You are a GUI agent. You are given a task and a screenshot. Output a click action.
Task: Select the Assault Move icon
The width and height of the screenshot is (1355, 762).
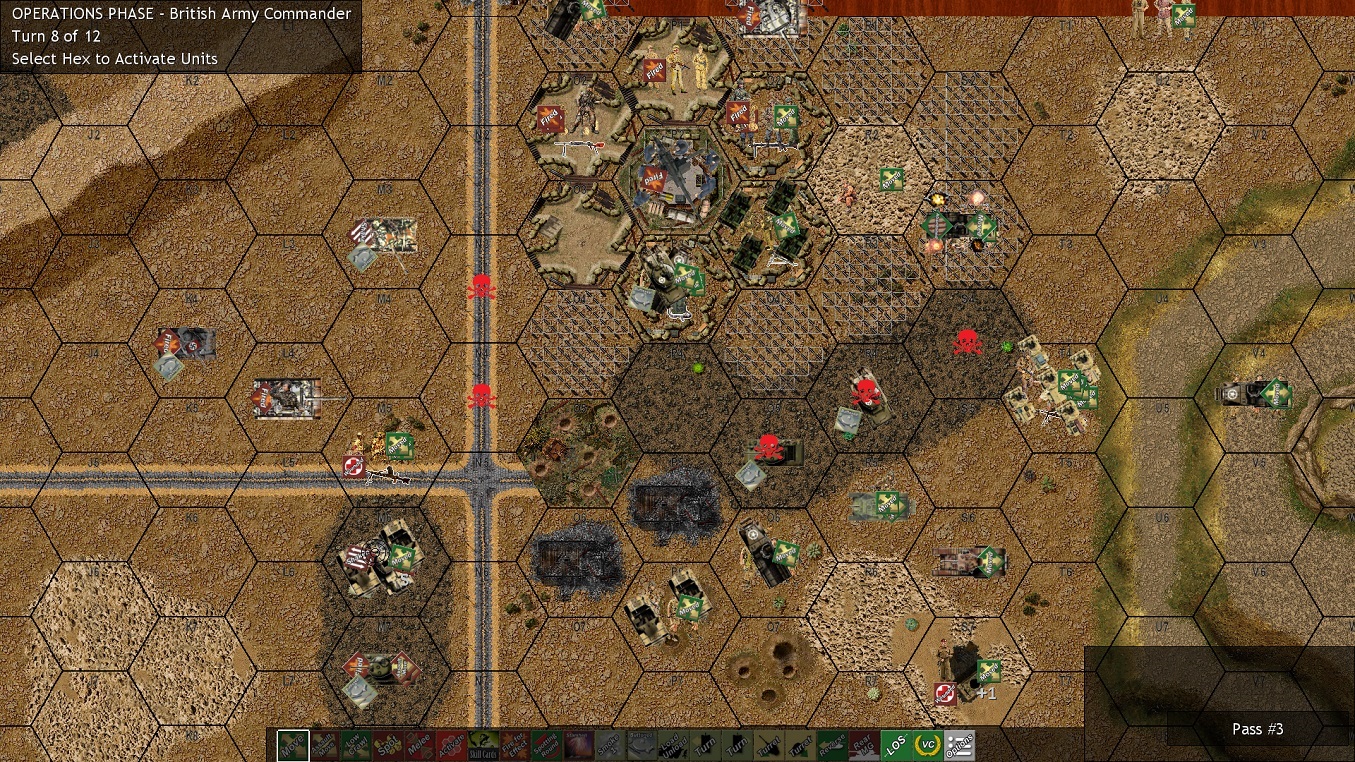coord(324,745)
